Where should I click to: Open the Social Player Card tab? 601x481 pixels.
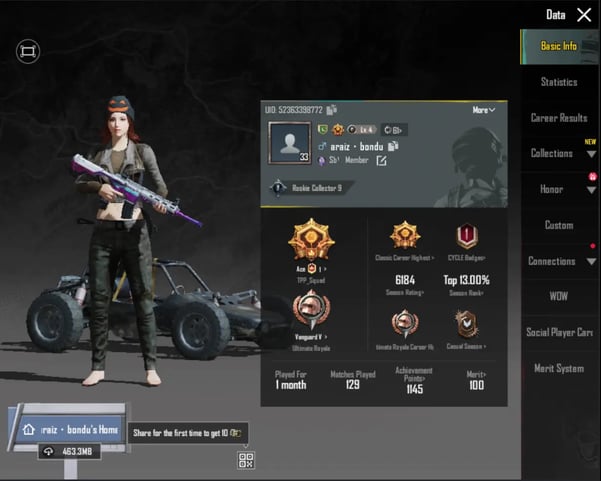[559, 332]
